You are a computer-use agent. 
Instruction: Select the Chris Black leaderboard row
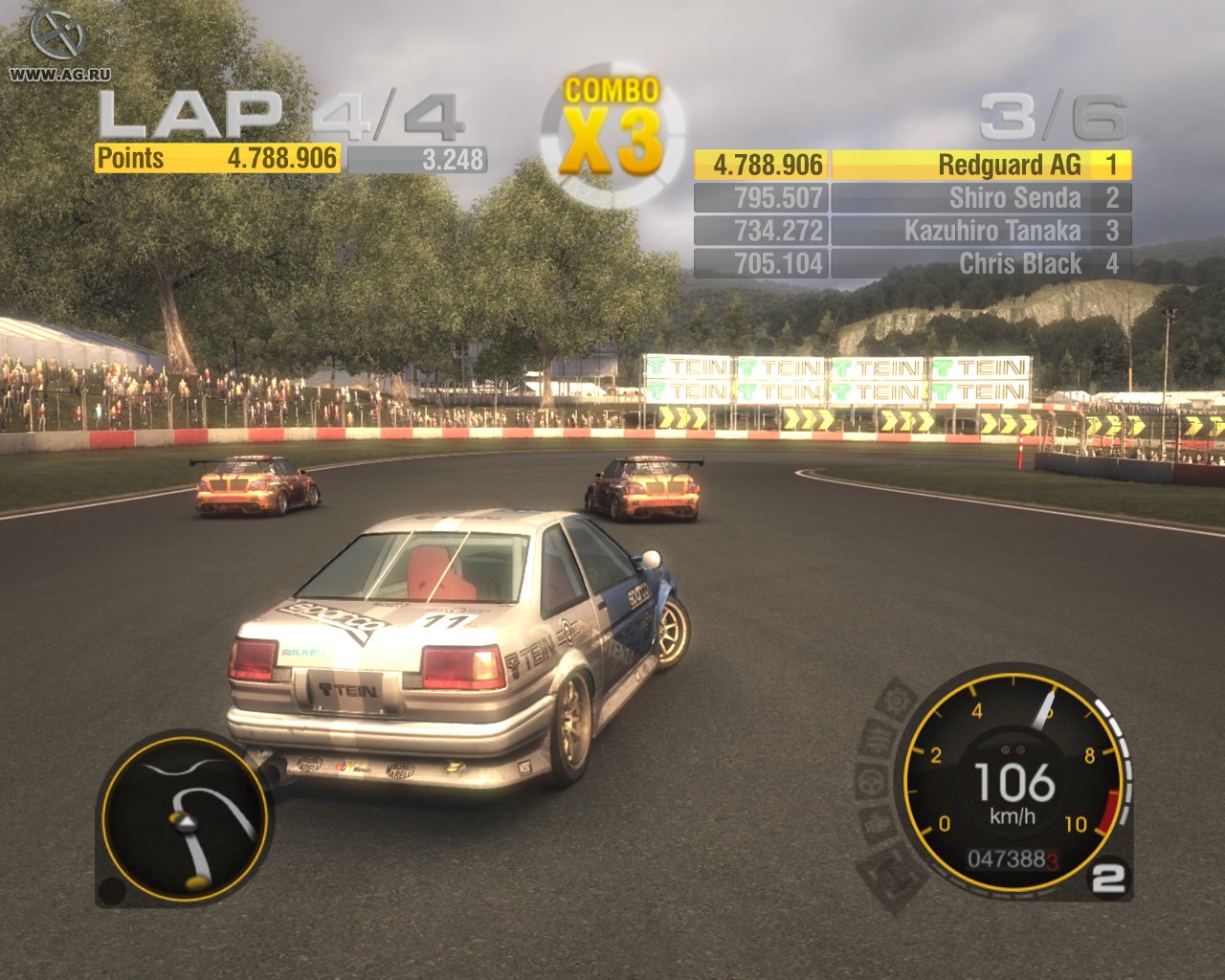[x=1019, y=262]
